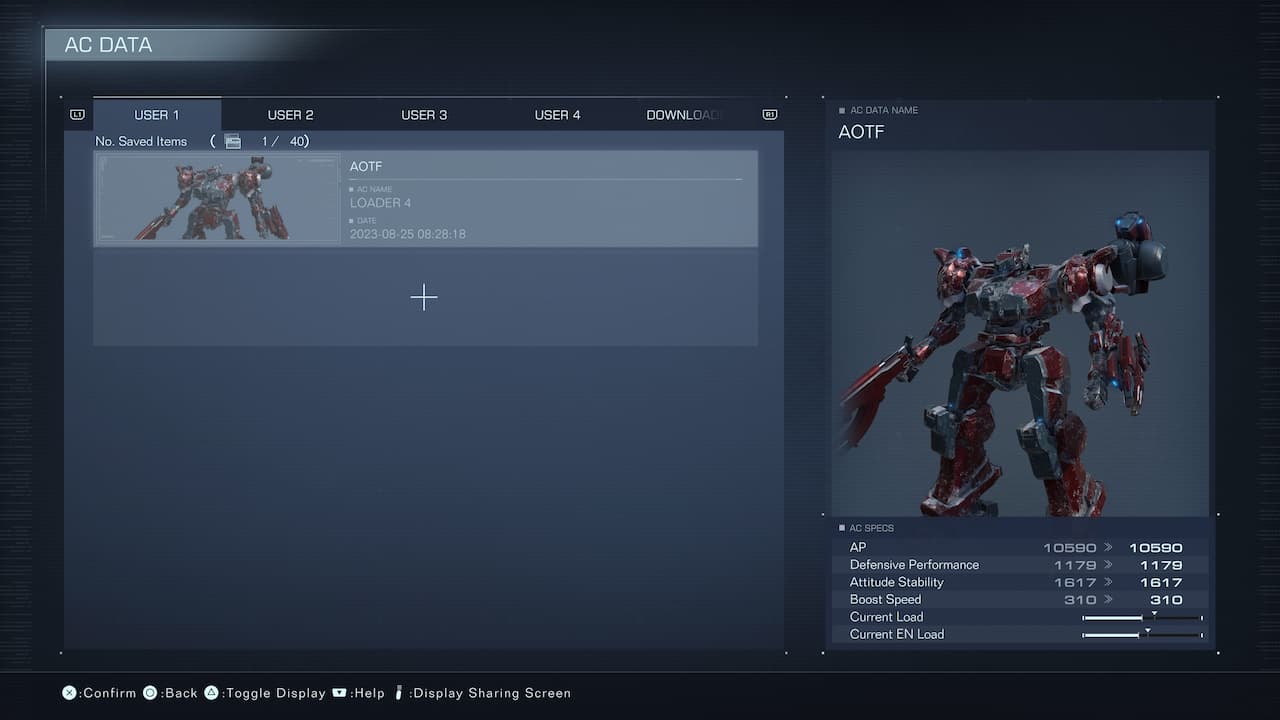Viewport: 1280px width, 720px height.
Task: Click the touchpad Help icon
Action: (x=338, y=692)
